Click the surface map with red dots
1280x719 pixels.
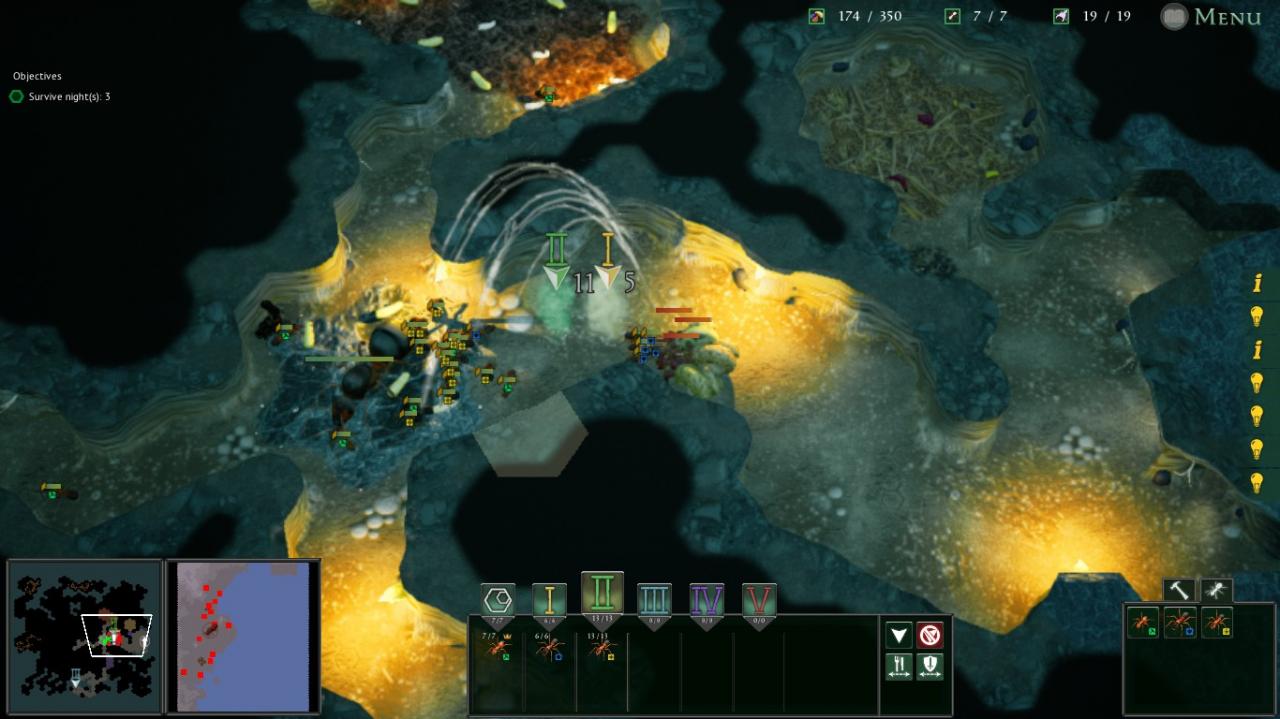(243, 636)
